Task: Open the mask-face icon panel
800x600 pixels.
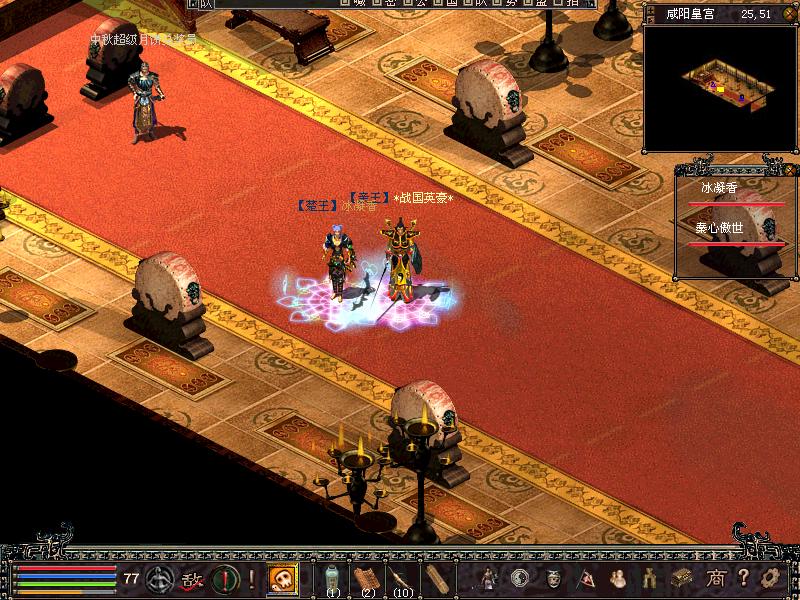Action: (x=554, y=578)
